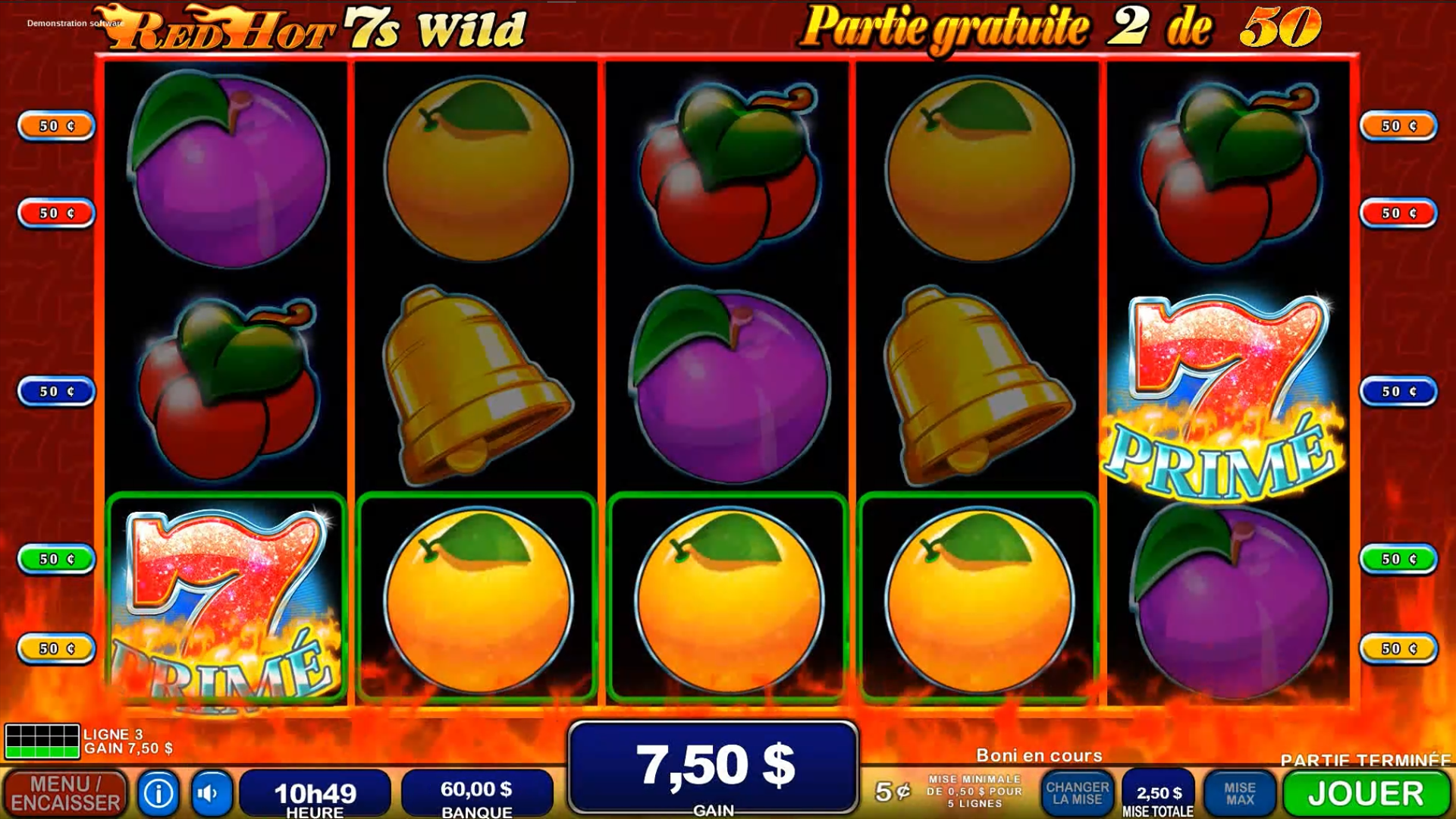
Task: Select the top orange 50¢ payline marker on left
Action: coord(52,126)
